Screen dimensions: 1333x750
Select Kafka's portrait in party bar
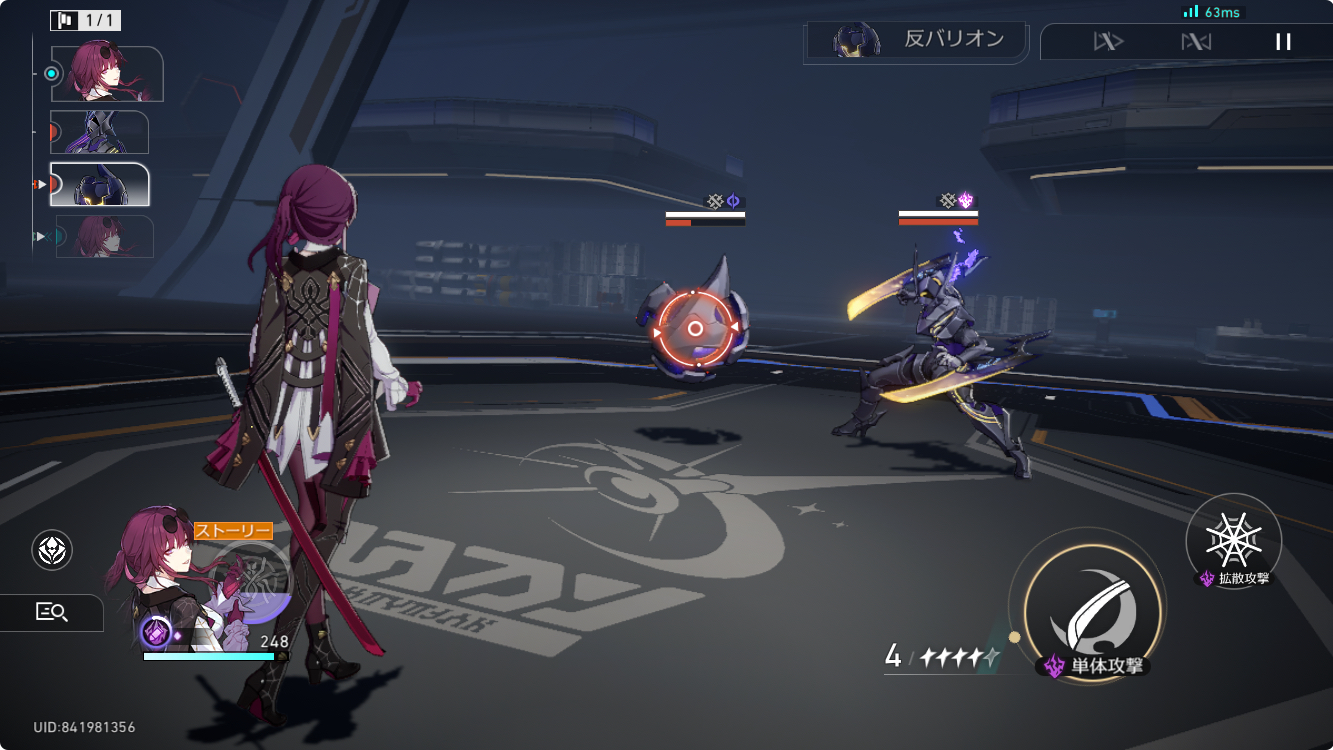click(x=165, y=570)
